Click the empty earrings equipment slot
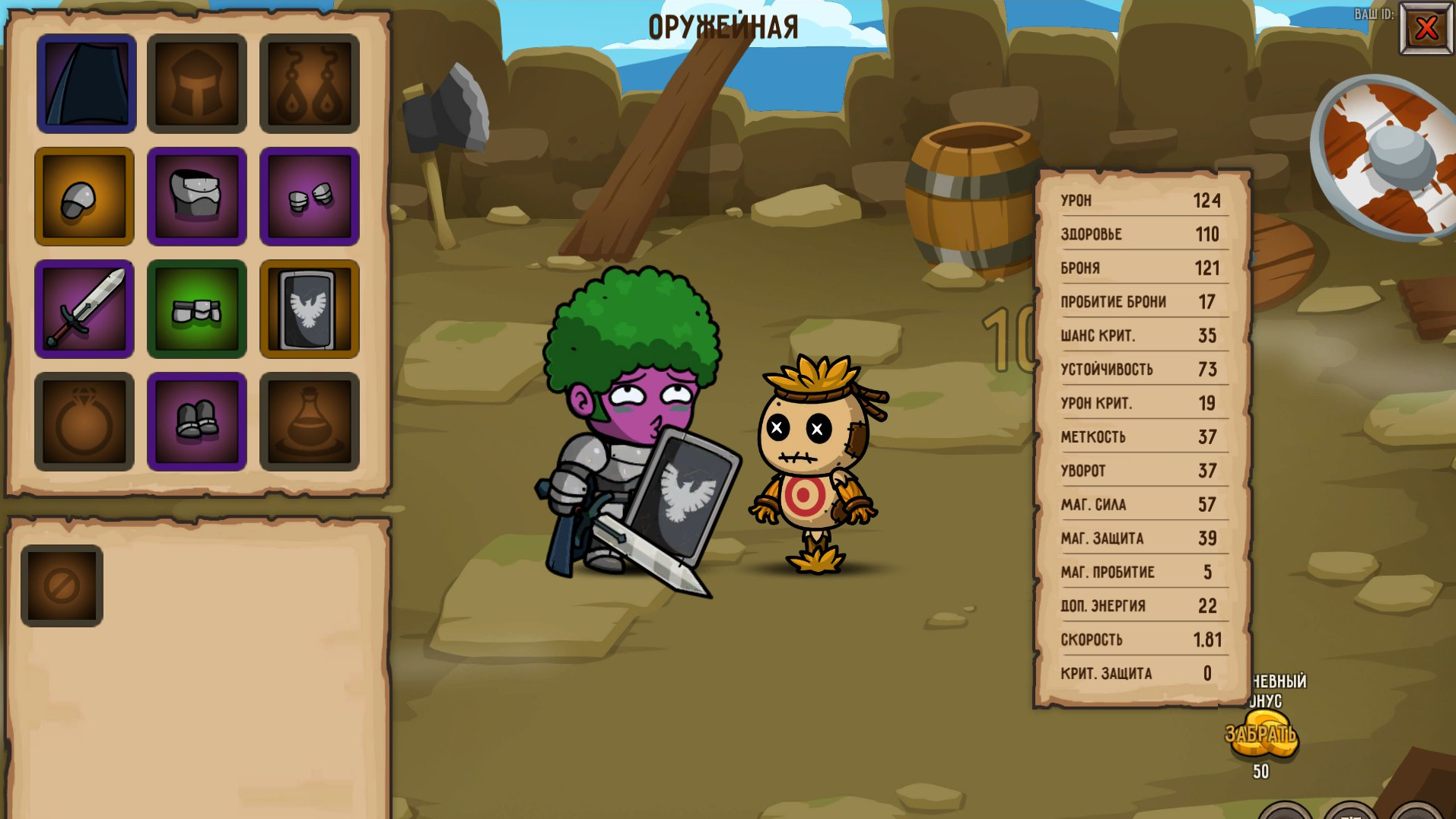 point(309,84)
